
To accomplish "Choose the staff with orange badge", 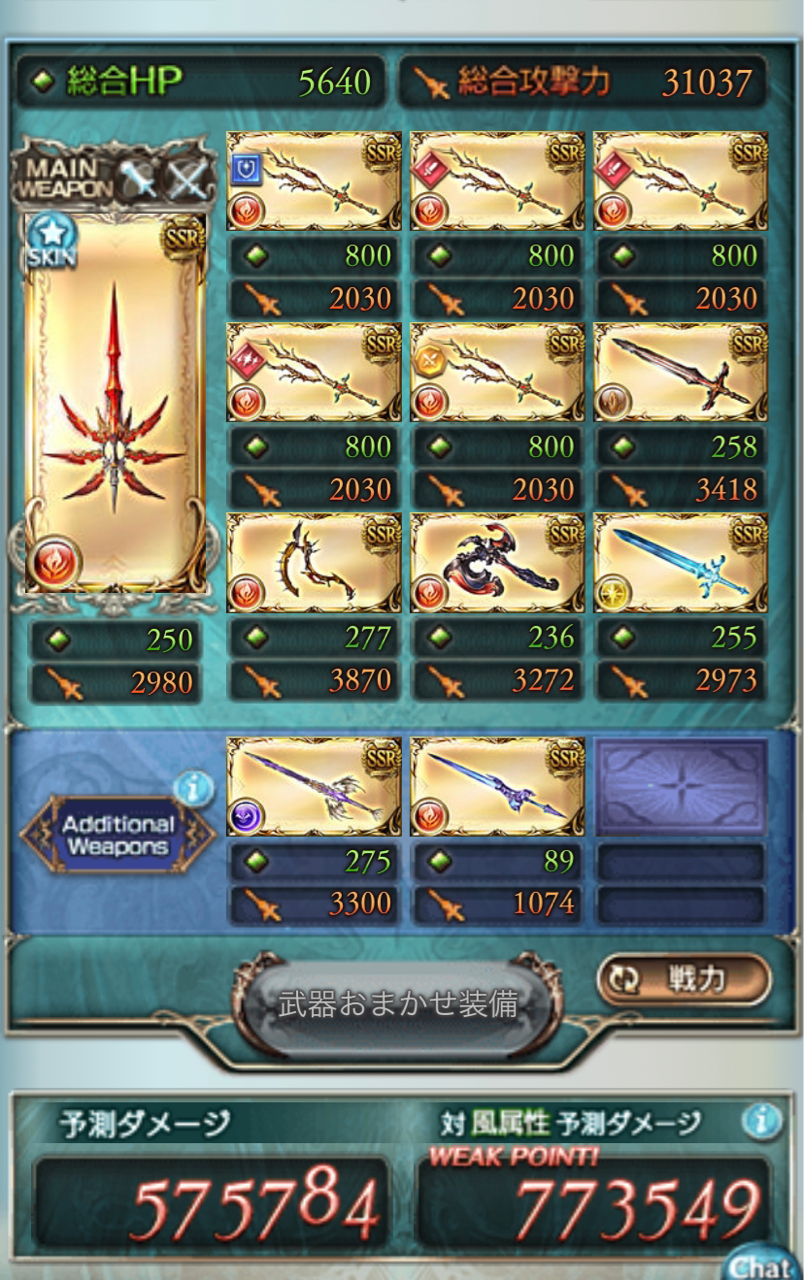I will [497, 371].
